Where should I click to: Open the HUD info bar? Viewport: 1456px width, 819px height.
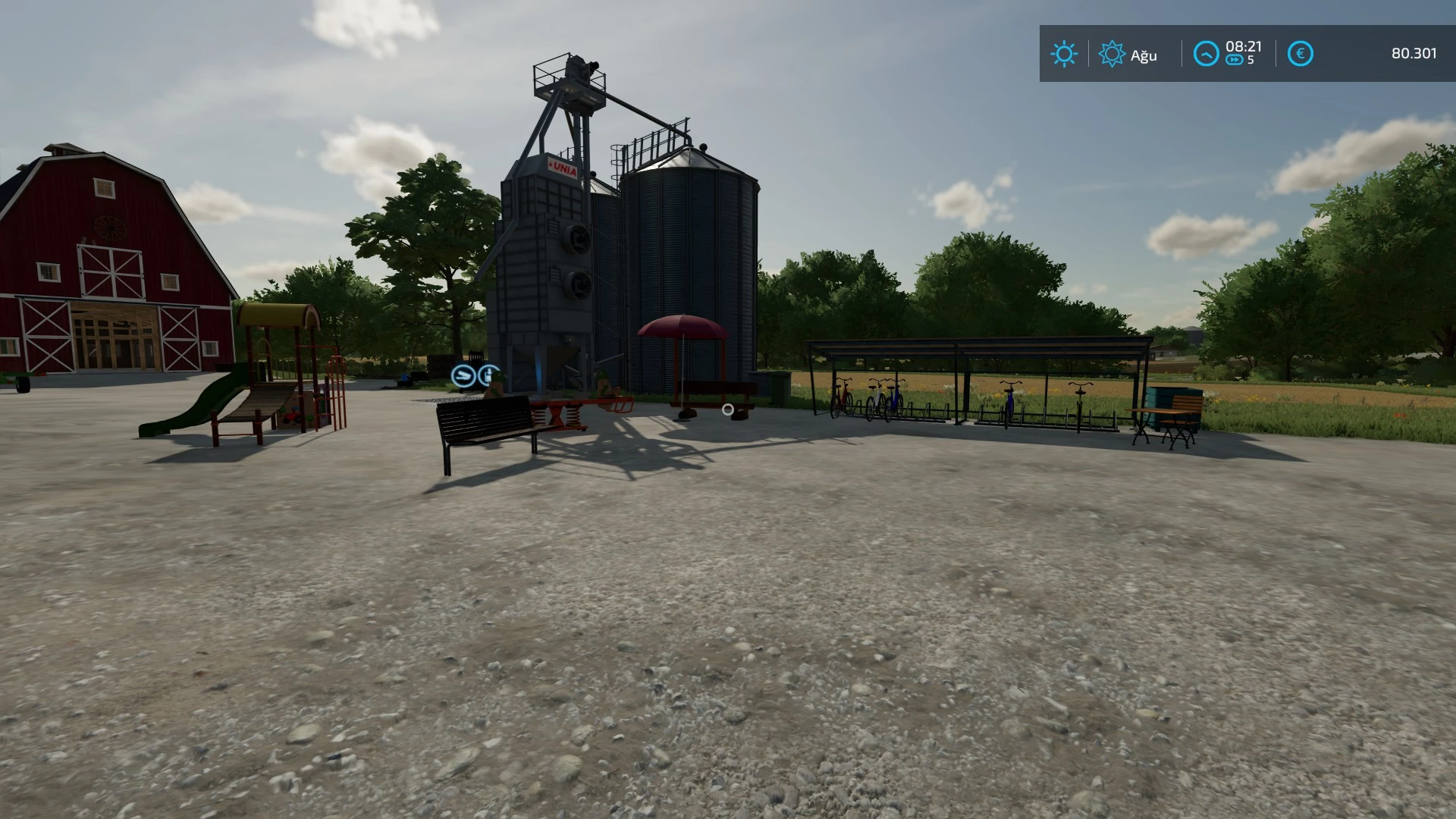(1244, 53)
